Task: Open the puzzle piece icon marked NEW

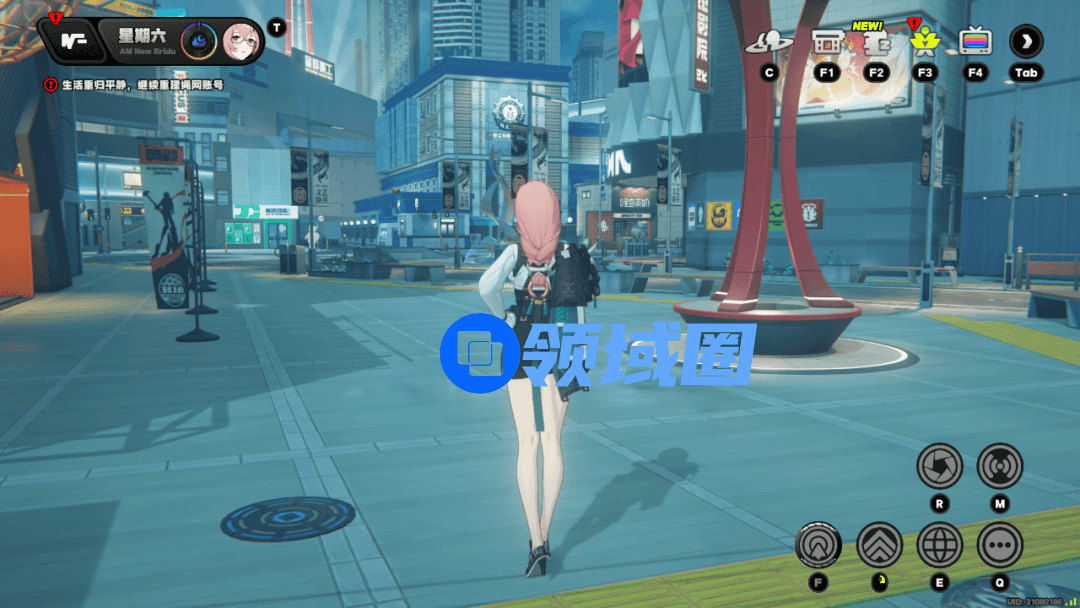Action: (876, 42)
